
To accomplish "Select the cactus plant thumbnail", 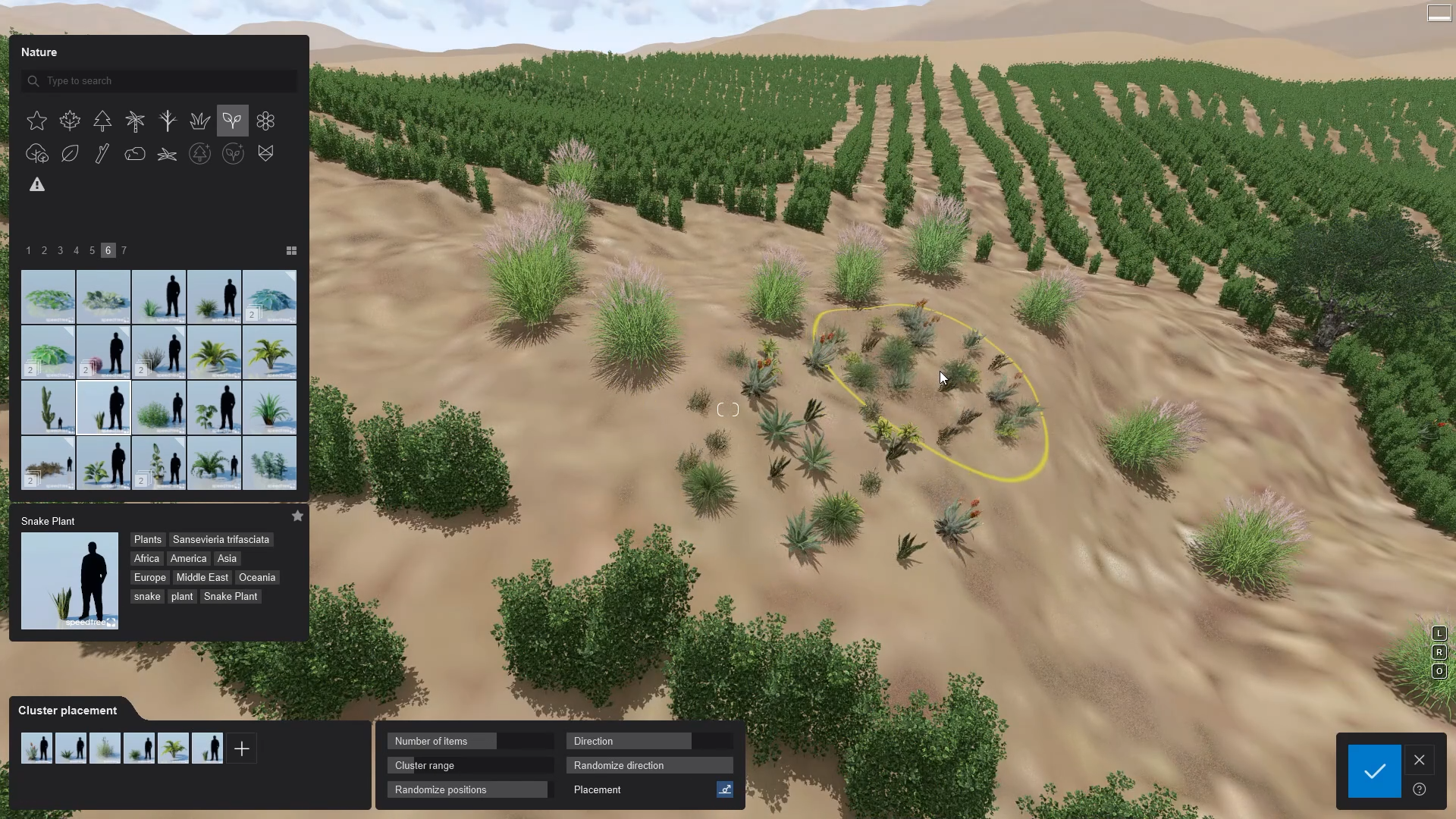I will click(49, 407).
